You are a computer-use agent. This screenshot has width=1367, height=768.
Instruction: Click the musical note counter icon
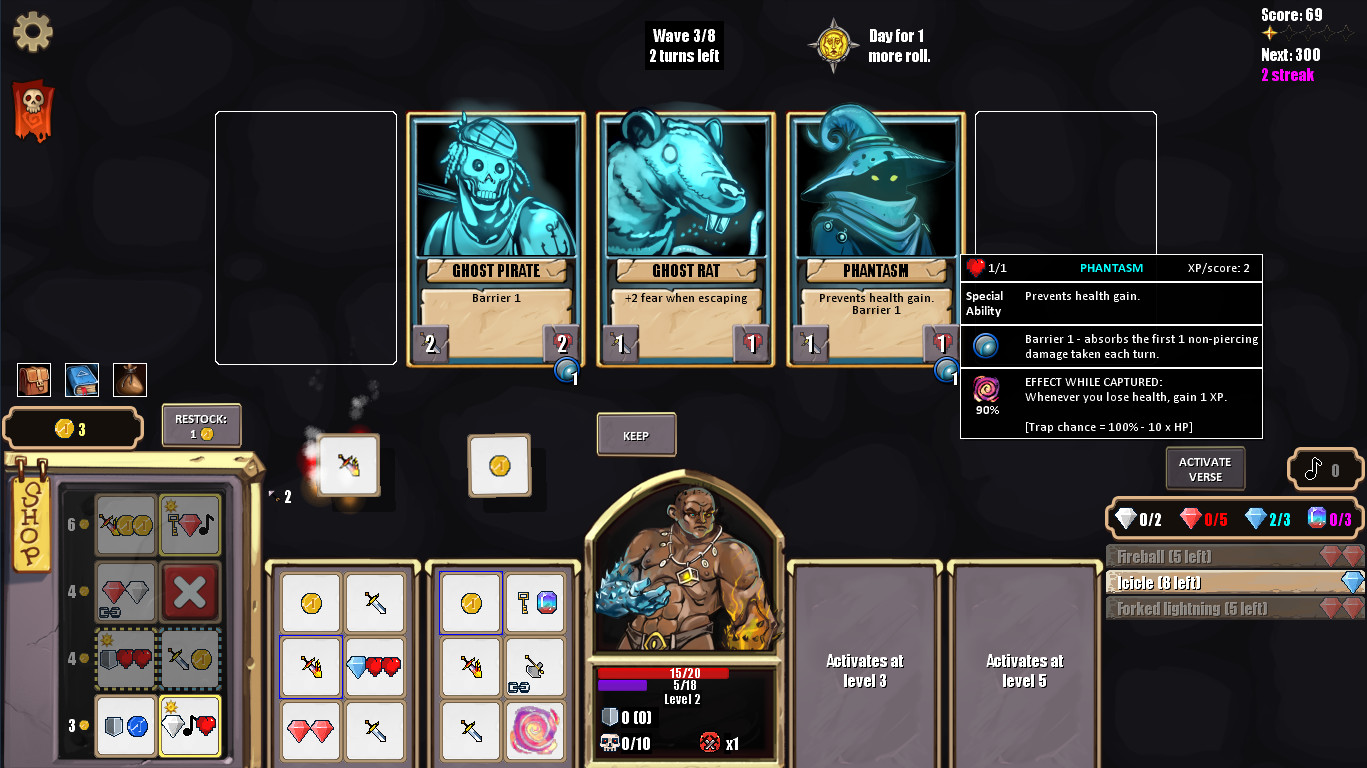coord(1325,468)
